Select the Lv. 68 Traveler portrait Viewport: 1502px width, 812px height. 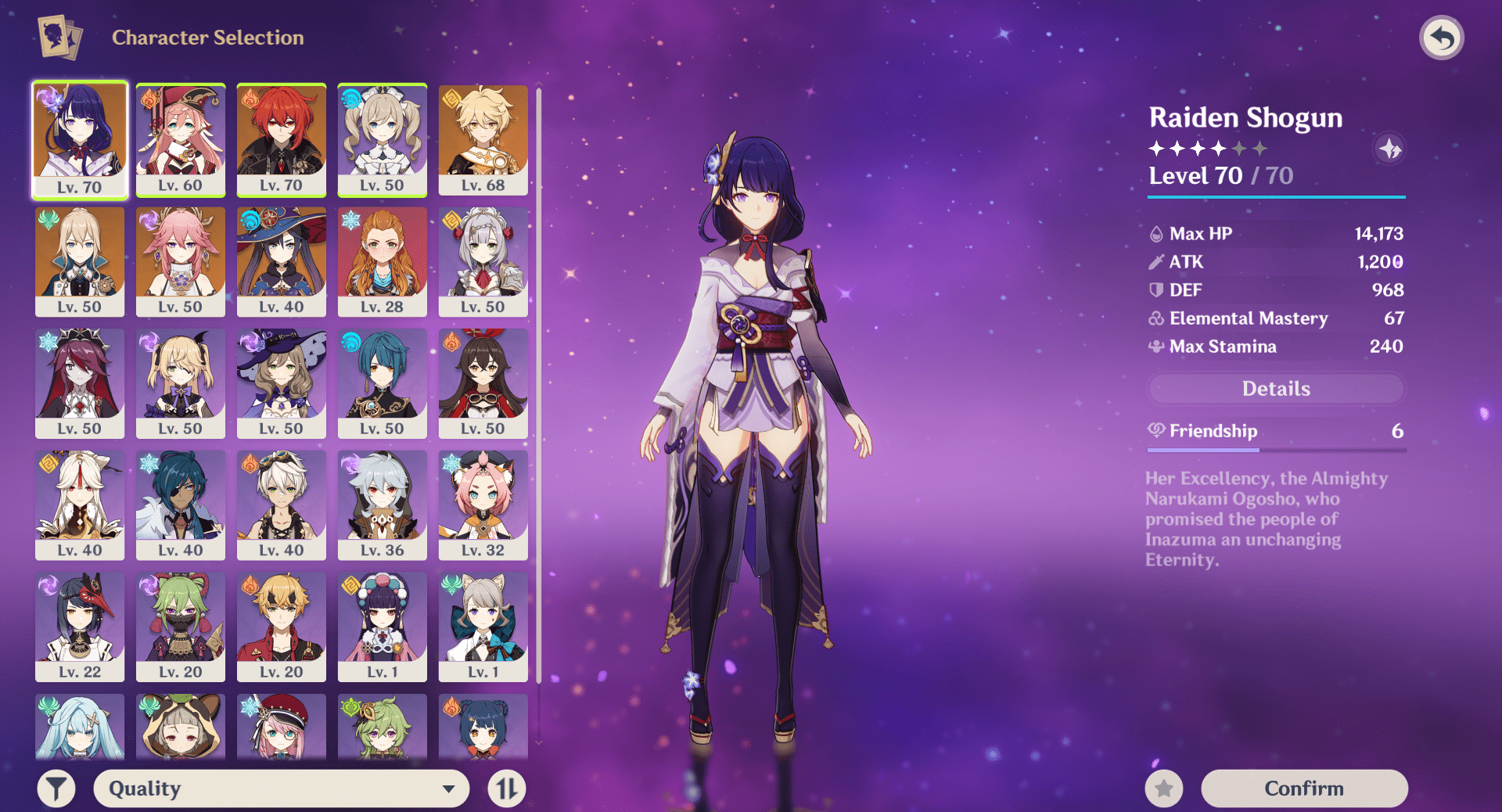tap(483, 139)
